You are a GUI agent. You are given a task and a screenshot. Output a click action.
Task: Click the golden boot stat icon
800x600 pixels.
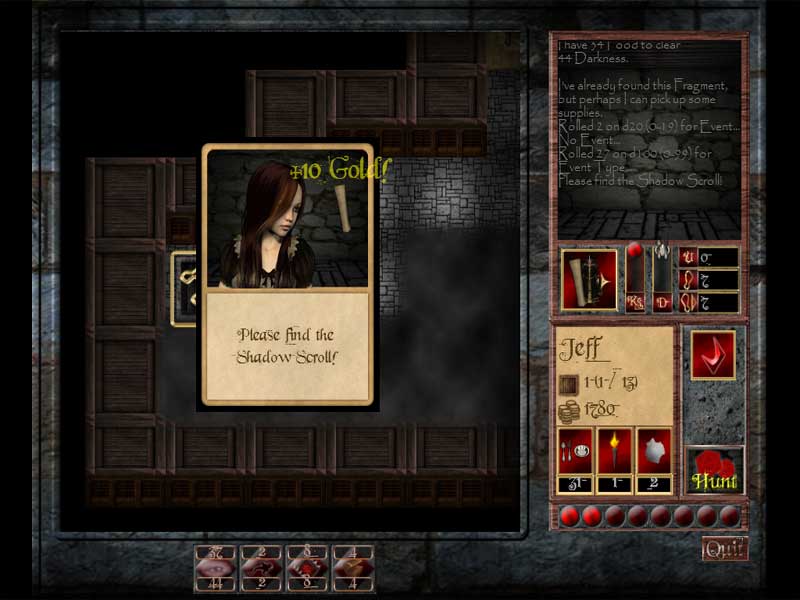tap(353, 567)
